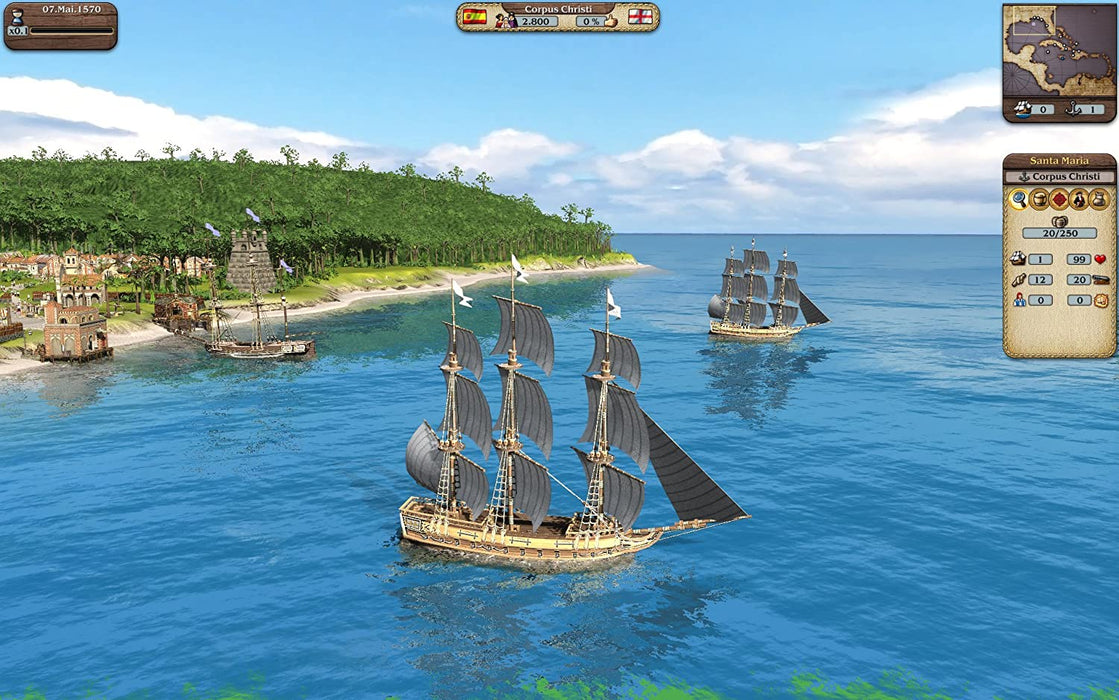Open the ship cargo 20/250 display
Image resolution: width=1119 pixels, height=700 pixels.
coord(1059,232)
